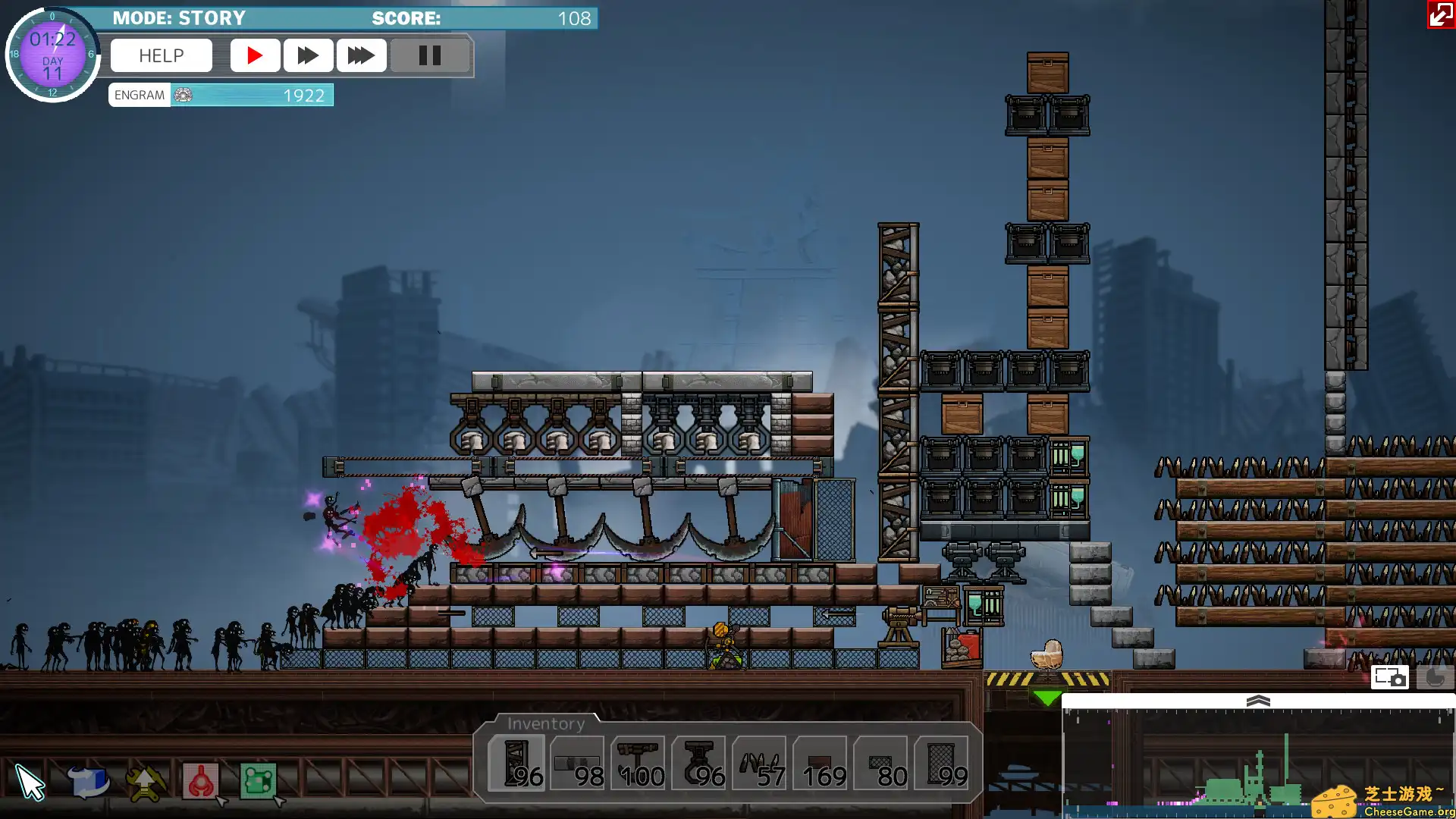This screenshot has width=1456, height=819.
Task: Select the wrench upgrade tool
Action: [x=145, y=783]
